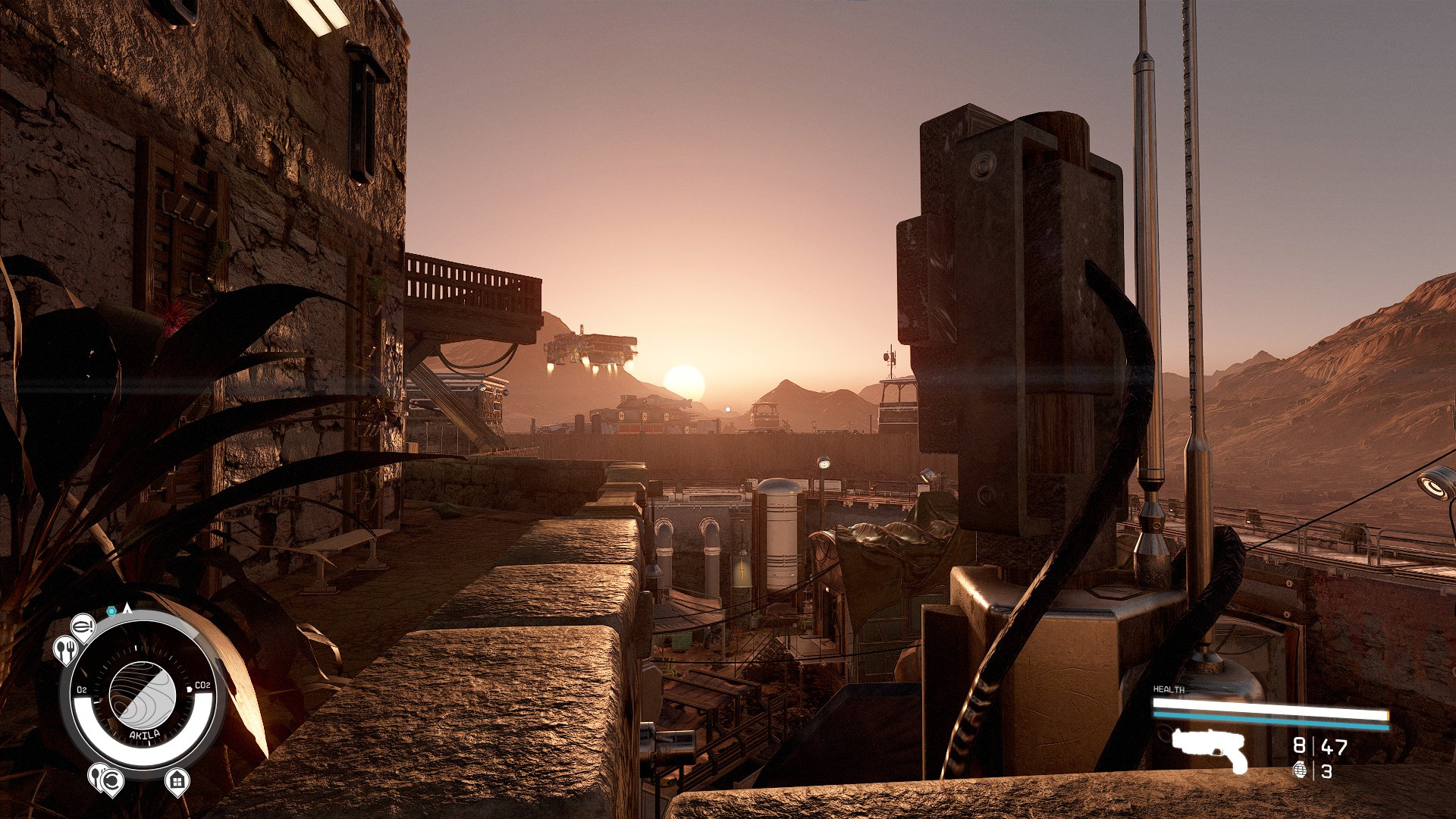Select the house marker on the compass

pos(177,780)
